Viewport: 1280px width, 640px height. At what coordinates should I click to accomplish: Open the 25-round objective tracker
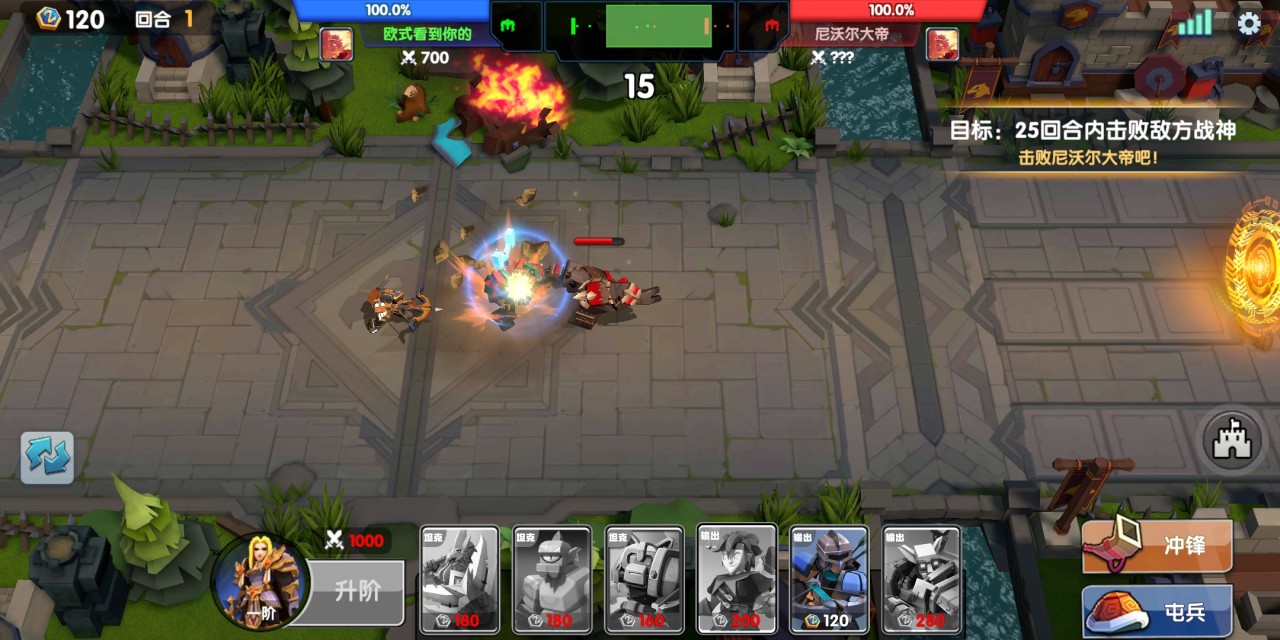1092,141
